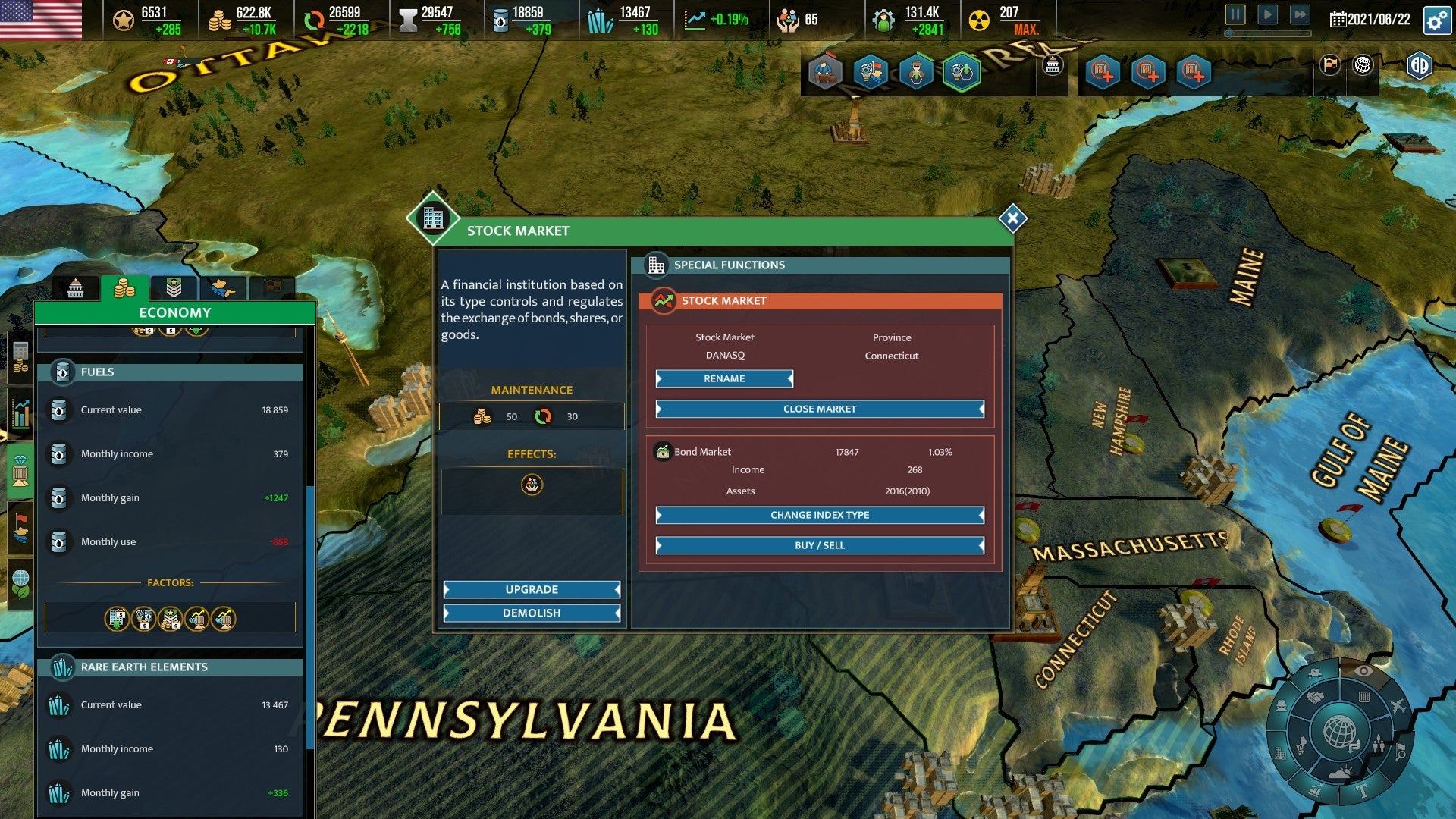Select the military rank icon in top tabs
Screen dimensions: 1456x819
(x=174, y=287)
